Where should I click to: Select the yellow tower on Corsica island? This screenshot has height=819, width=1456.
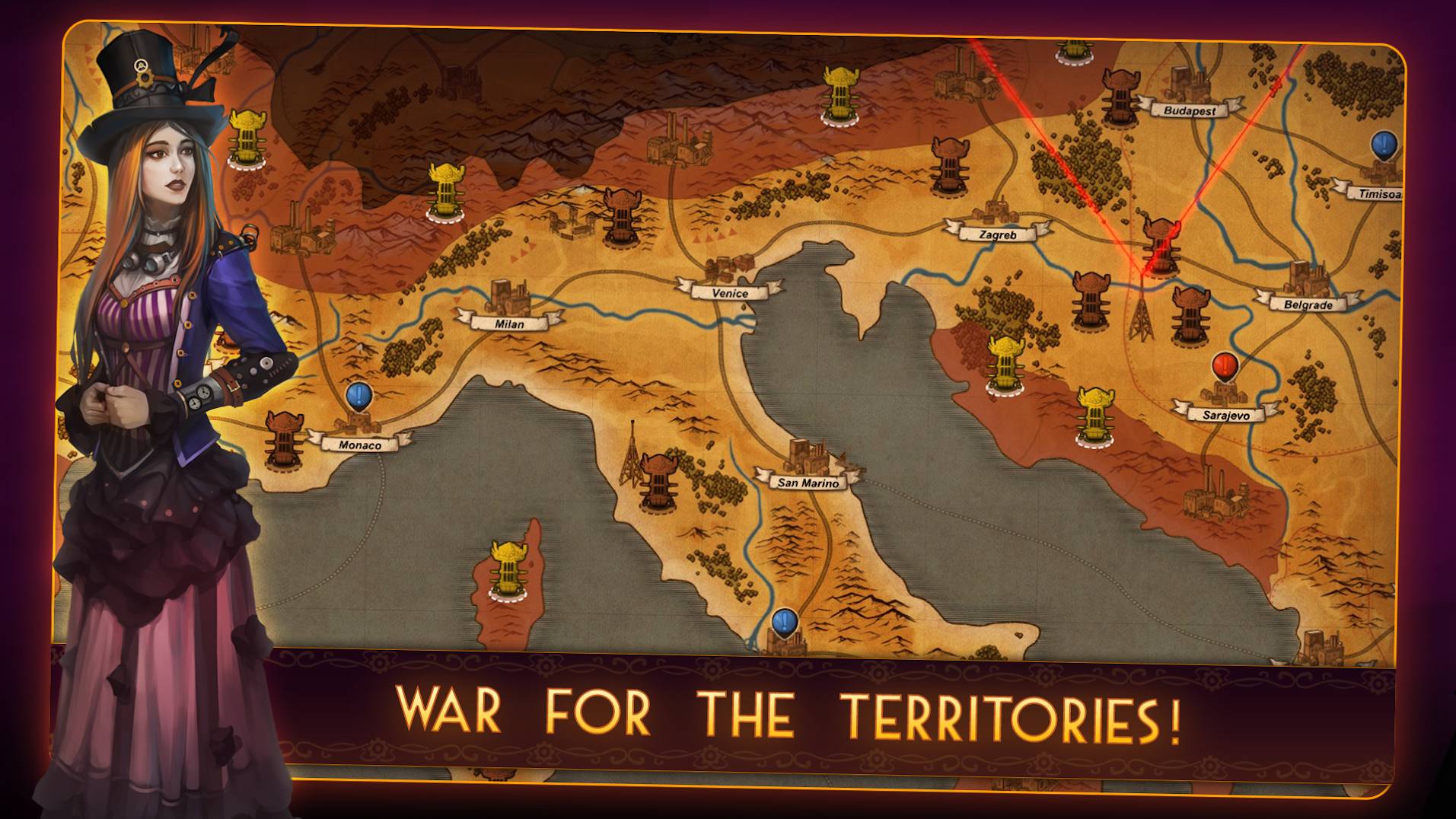505,569
